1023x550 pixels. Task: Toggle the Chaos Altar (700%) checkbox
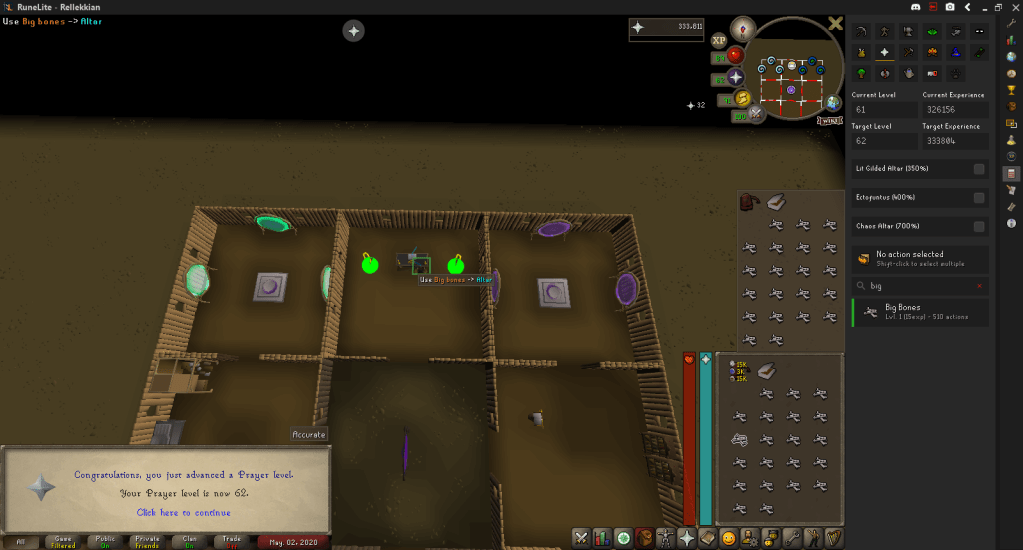[979, 227]
